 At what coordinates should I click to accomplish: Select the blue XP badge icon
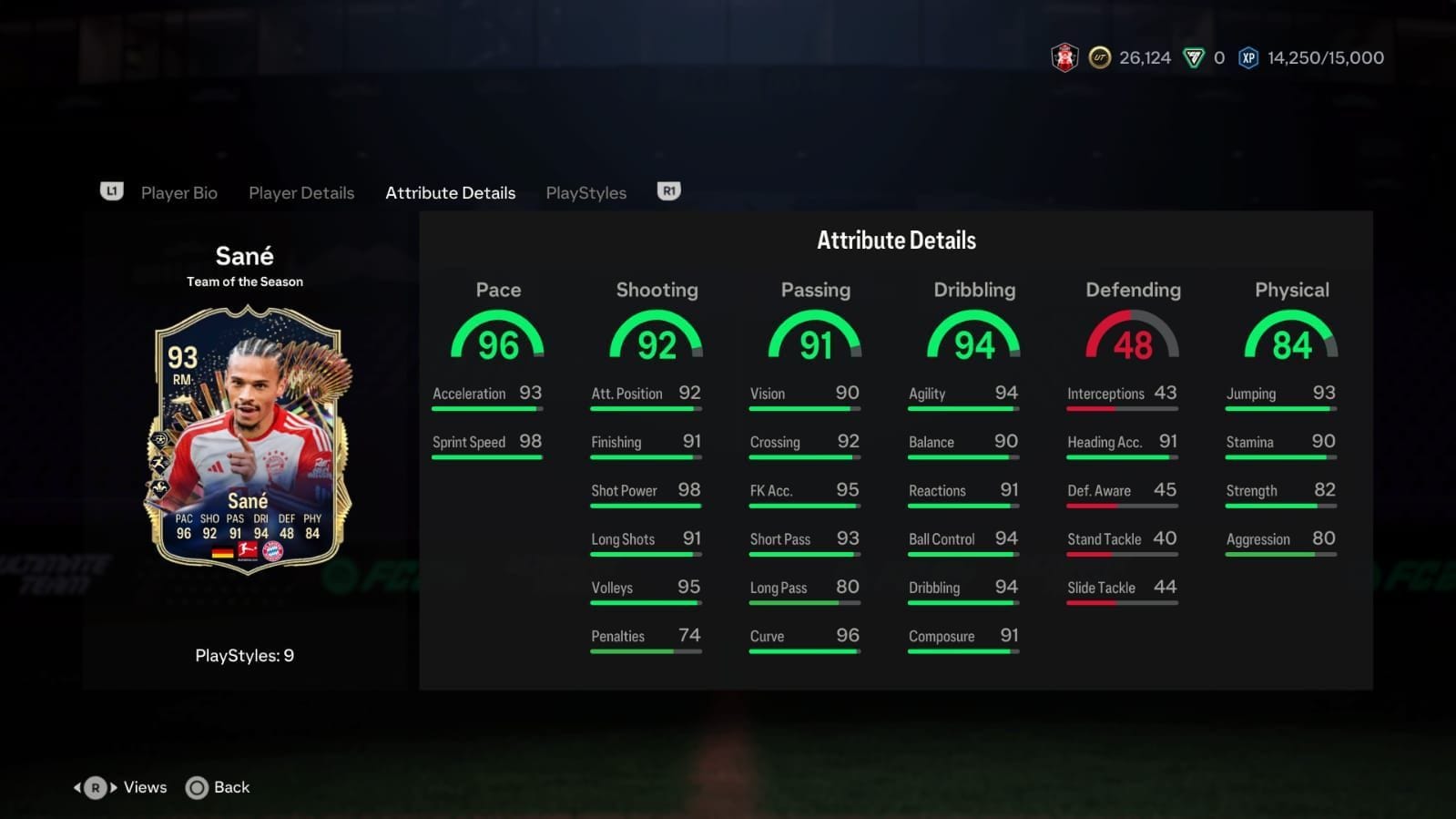(x=1247, y=57)
